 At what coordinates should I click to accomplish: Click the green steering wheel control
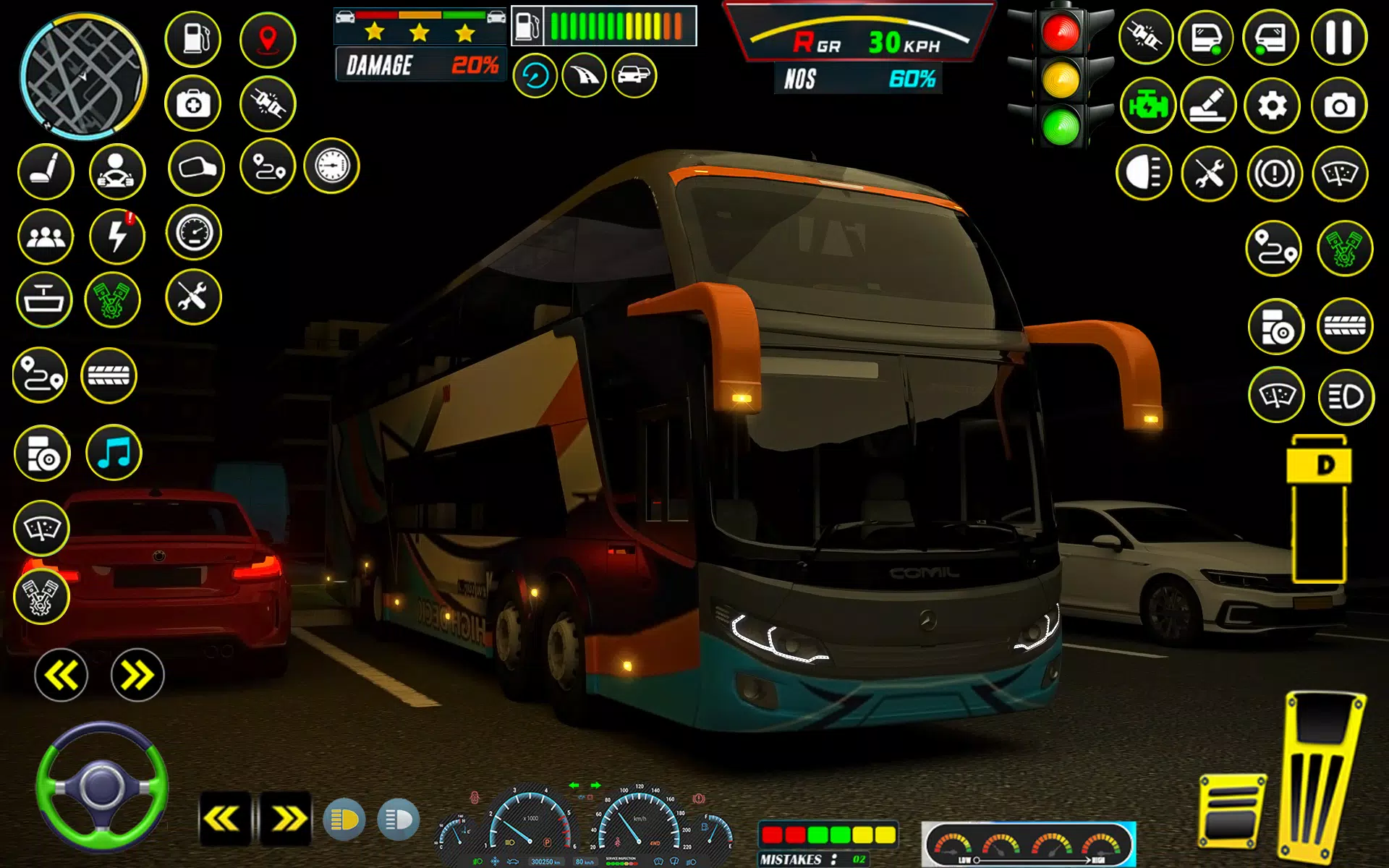(x=102, y=787)
